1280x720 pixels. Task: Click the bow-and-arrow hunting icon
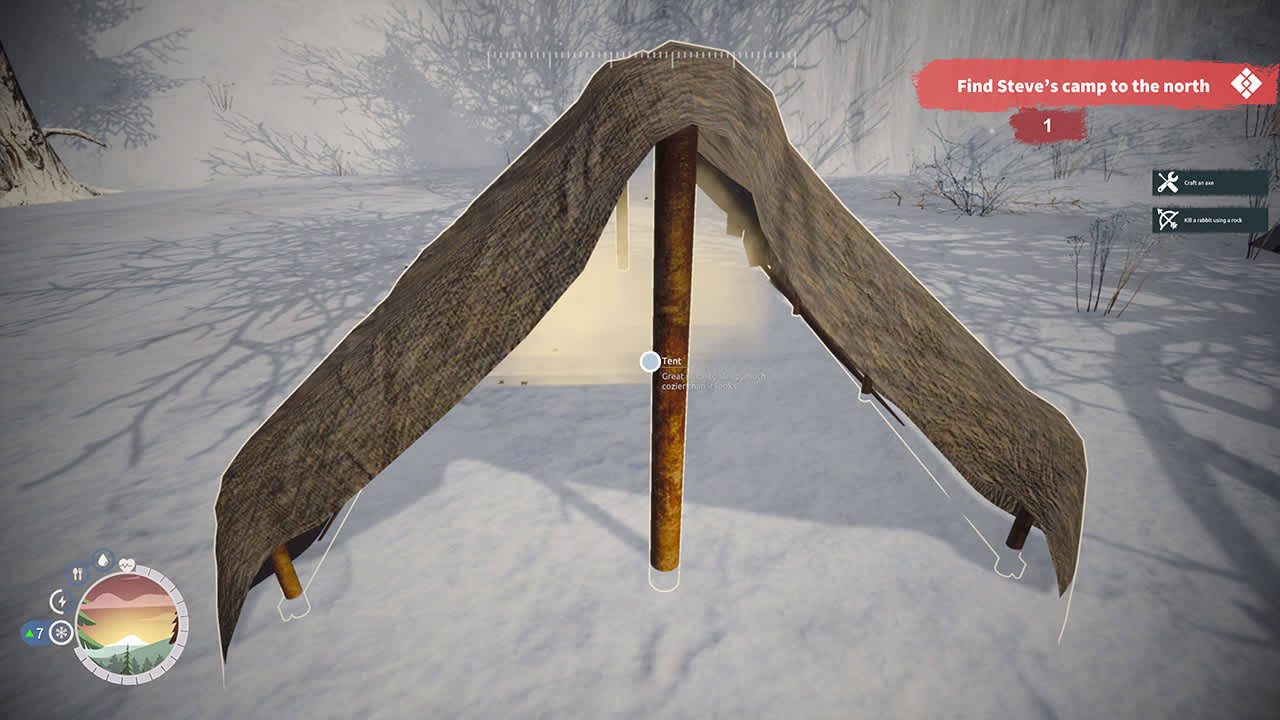coord(1166,219)
